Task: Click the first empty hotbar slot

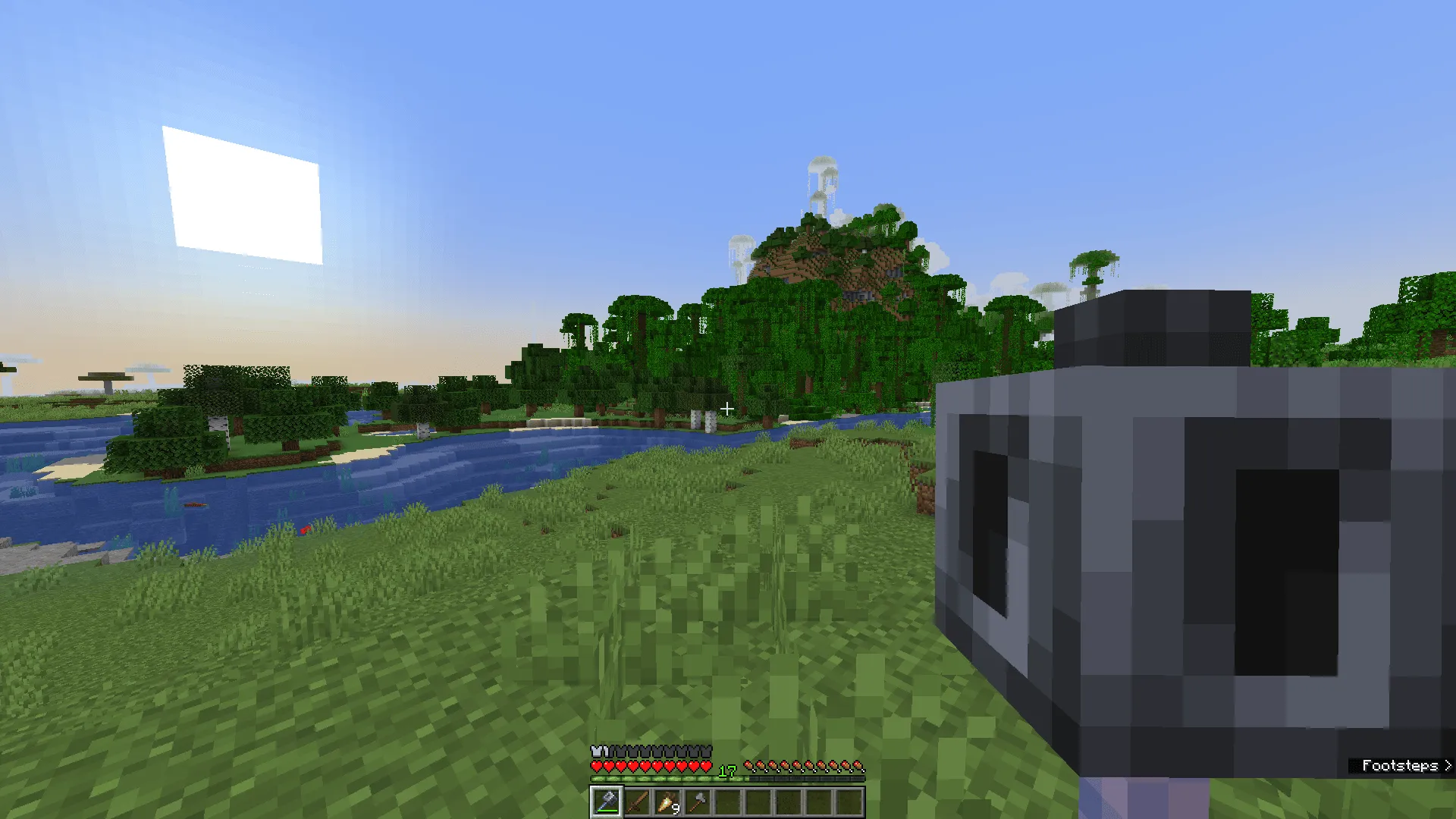Action: coord(727,800)
